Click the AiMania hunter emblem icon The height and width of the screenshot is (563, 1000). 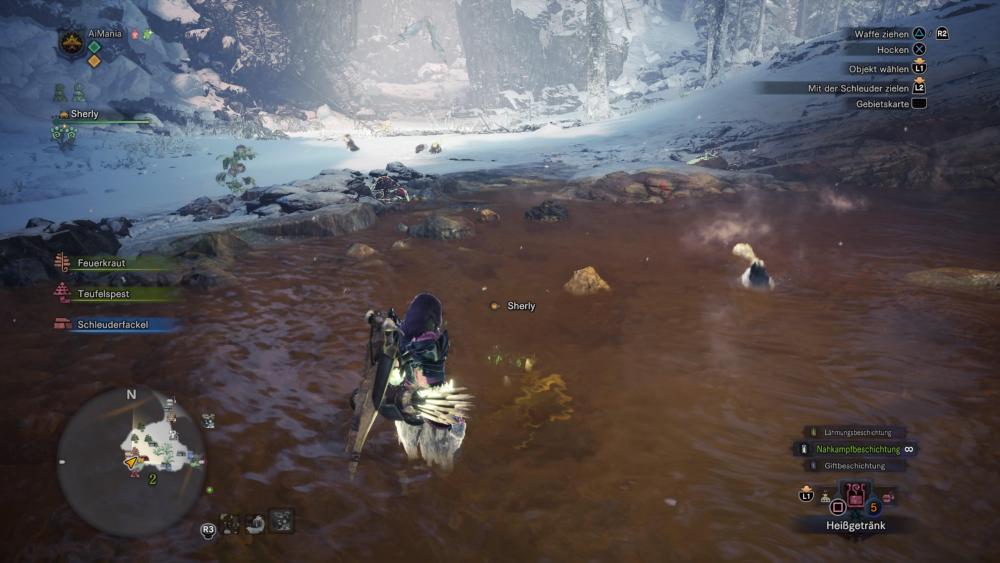[72, 42]
